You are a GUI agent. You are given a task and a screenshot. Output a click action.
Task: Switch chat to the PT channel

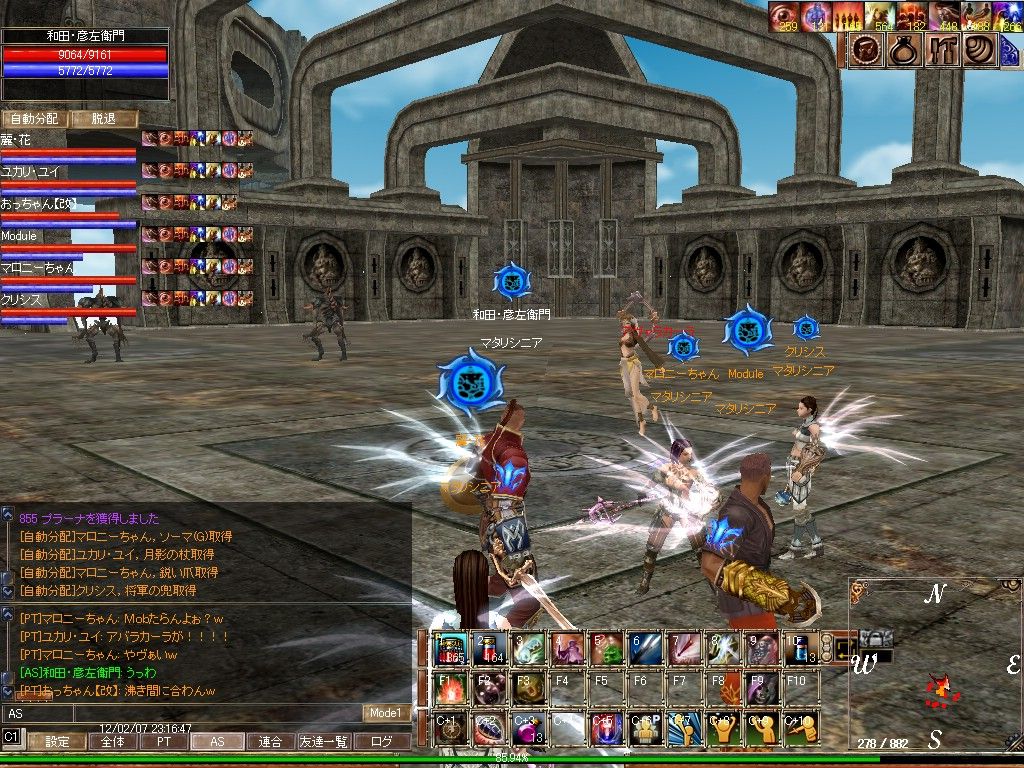[x=163, y=742]
